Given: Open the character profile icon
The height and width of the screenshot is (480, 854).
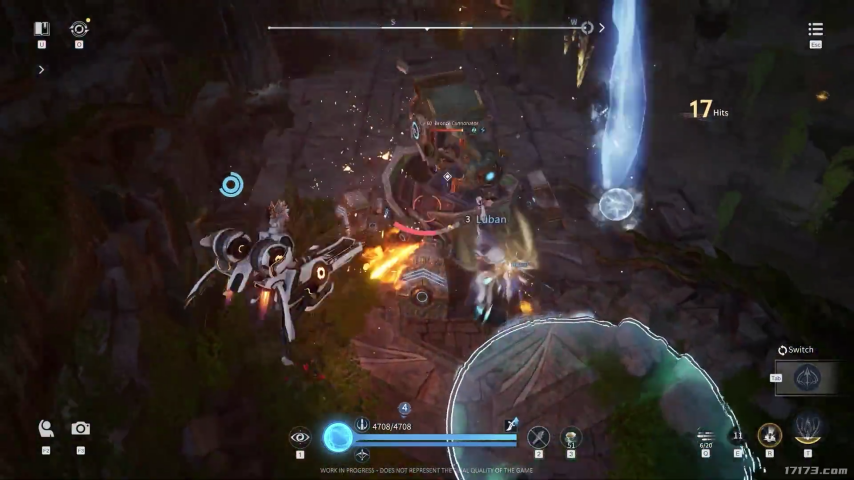Looking at the screenshot, I should point(46,428).
